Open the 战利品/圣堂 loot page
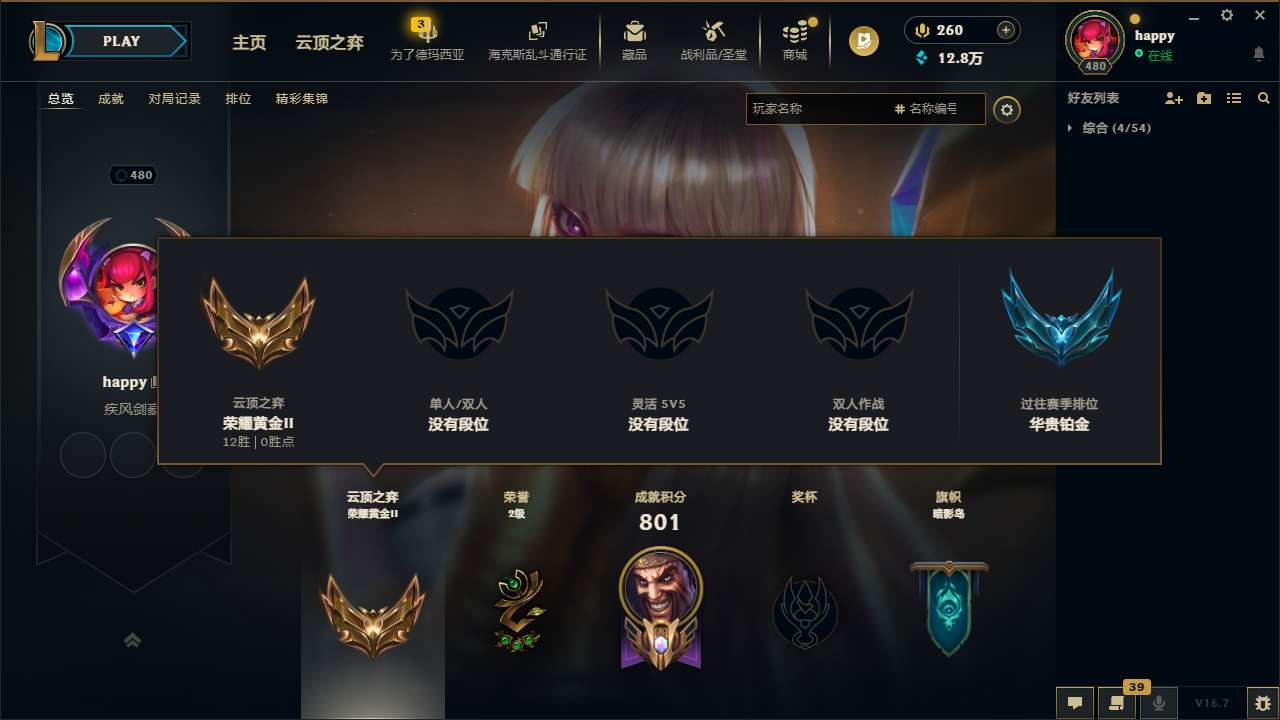The width and height of the screenshot is (1280, 720). (713, 40)
